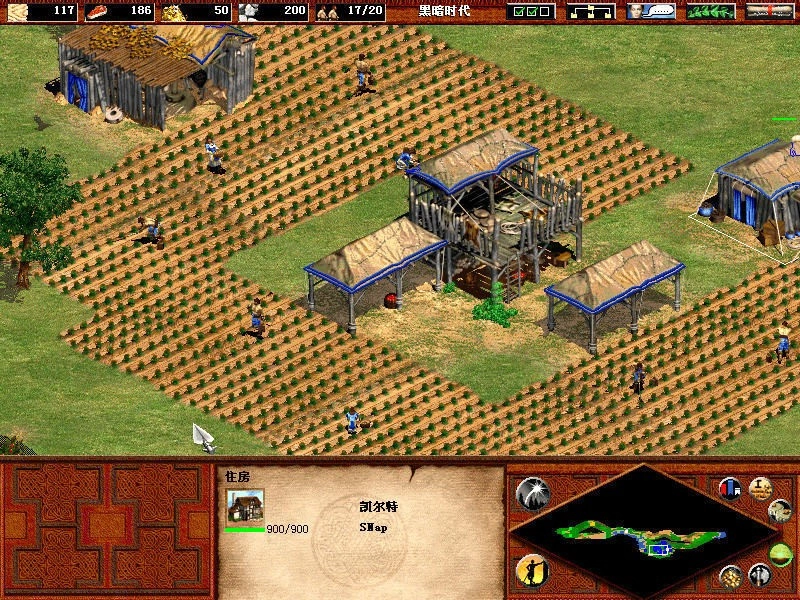Toggle the blue and red banner button
The height and width of the screenshot is (600, 800).
(730, 487)
